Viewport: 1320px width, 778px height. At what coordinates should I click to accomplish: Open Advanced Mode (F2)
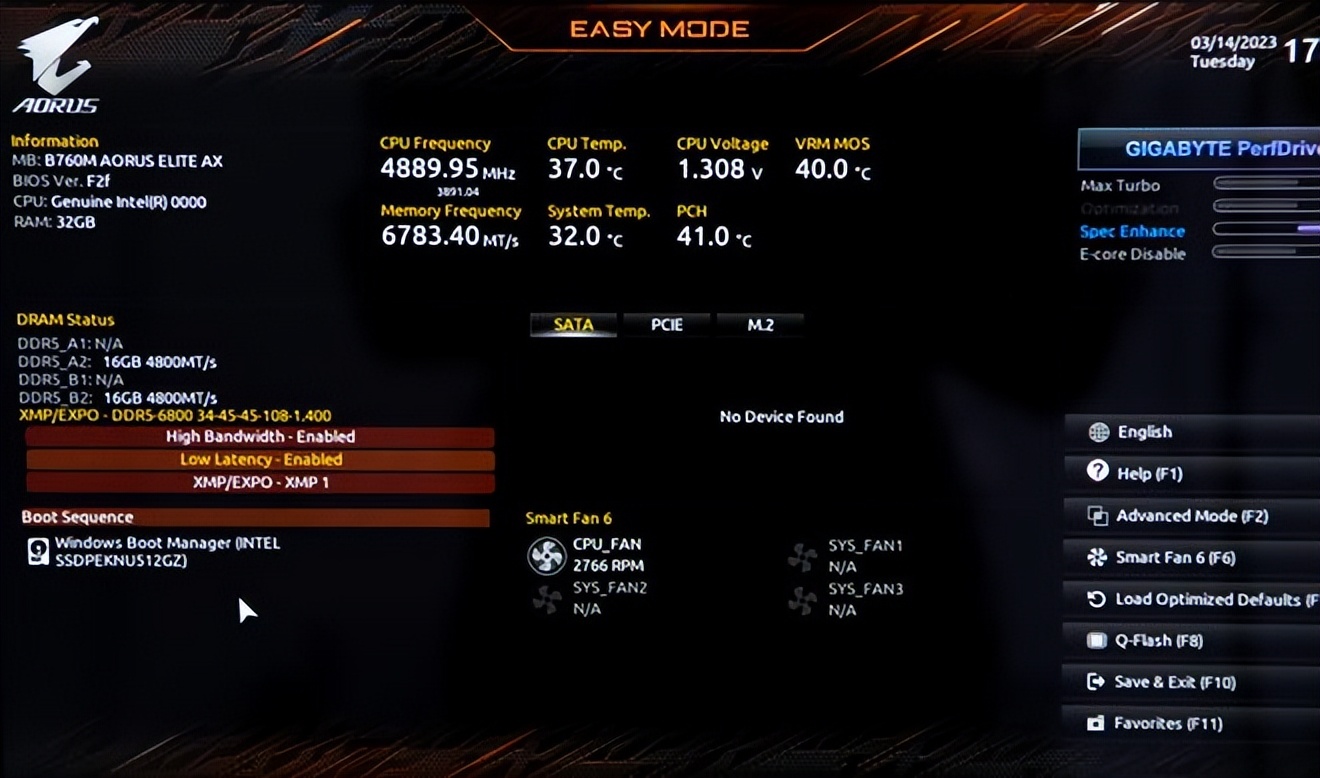point(1097,515)
